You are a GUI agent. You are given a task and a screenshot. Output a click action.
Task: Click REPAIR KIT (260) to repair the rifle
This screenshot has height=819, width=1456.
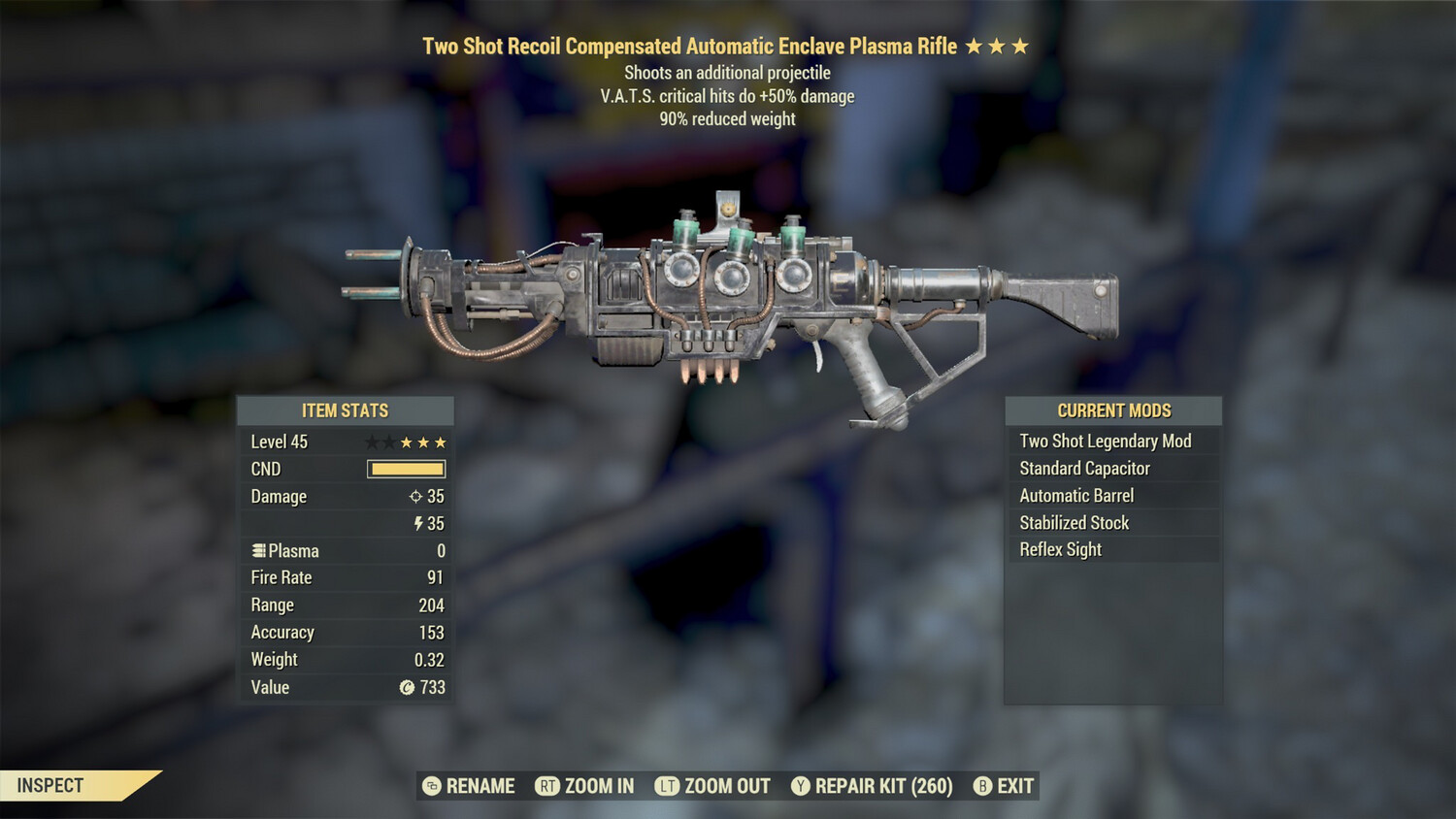[x=883, y=786]
